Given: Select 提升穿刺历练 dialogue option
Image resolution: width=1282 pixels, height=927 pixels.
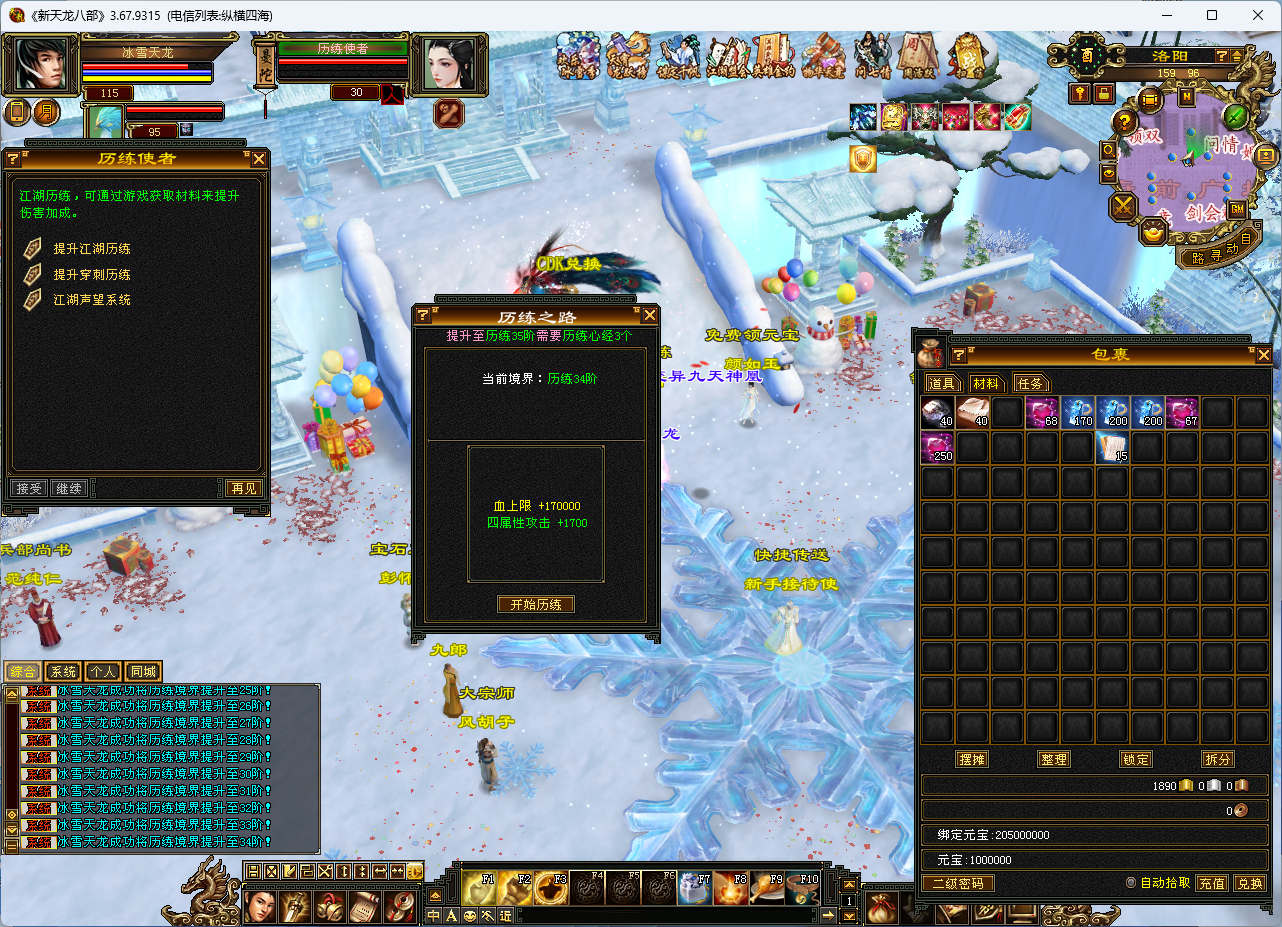Looking at the screenshot, I should click(92, 274).
